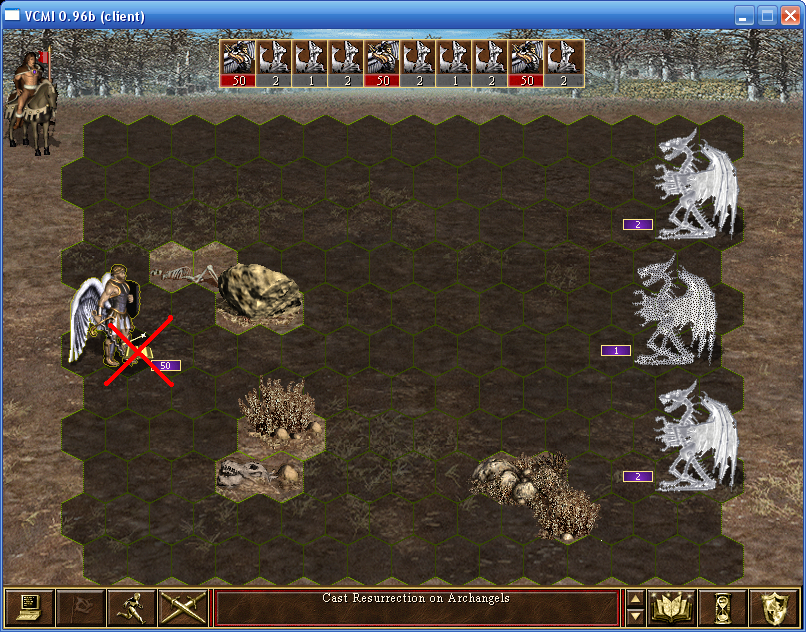Minimize the VCMI window

[744, 16]
